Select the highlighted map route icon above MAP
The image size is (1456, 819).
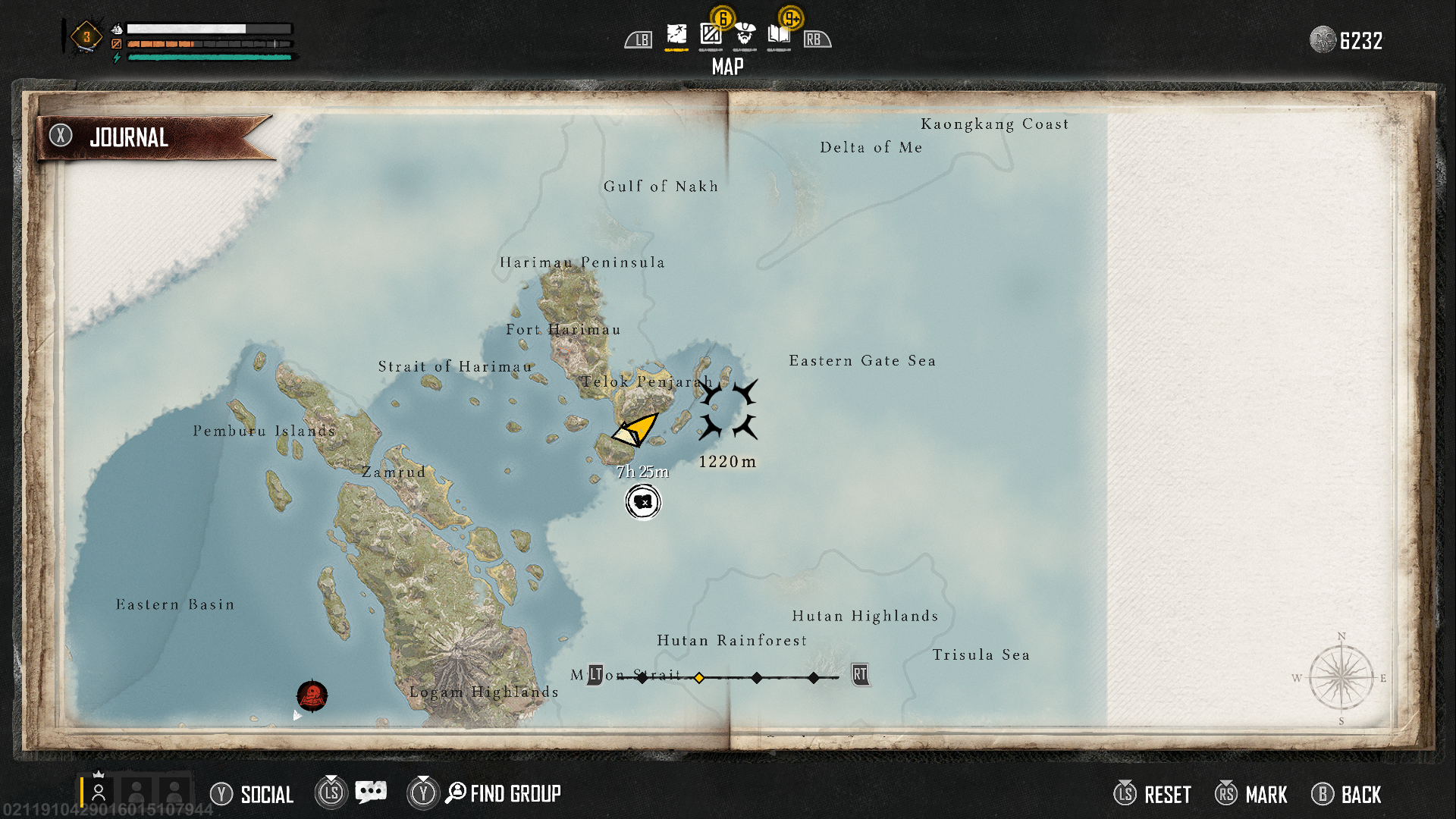676,34
